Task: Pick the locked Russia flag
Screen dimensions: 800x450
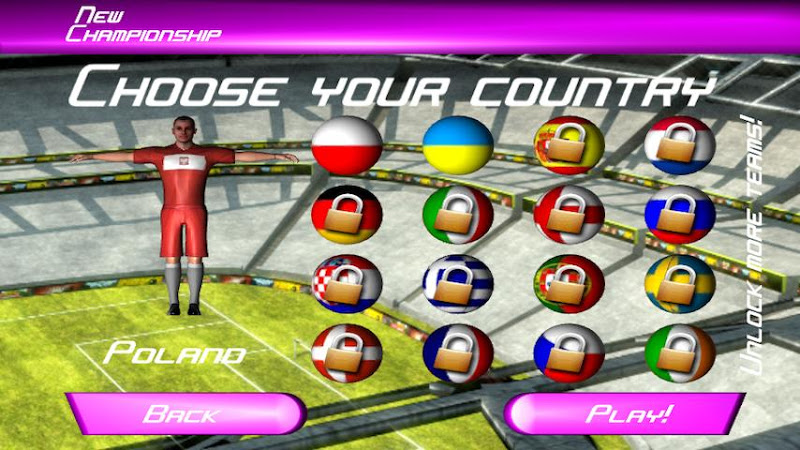Action: pyautogui.click(x=679, y=214)
